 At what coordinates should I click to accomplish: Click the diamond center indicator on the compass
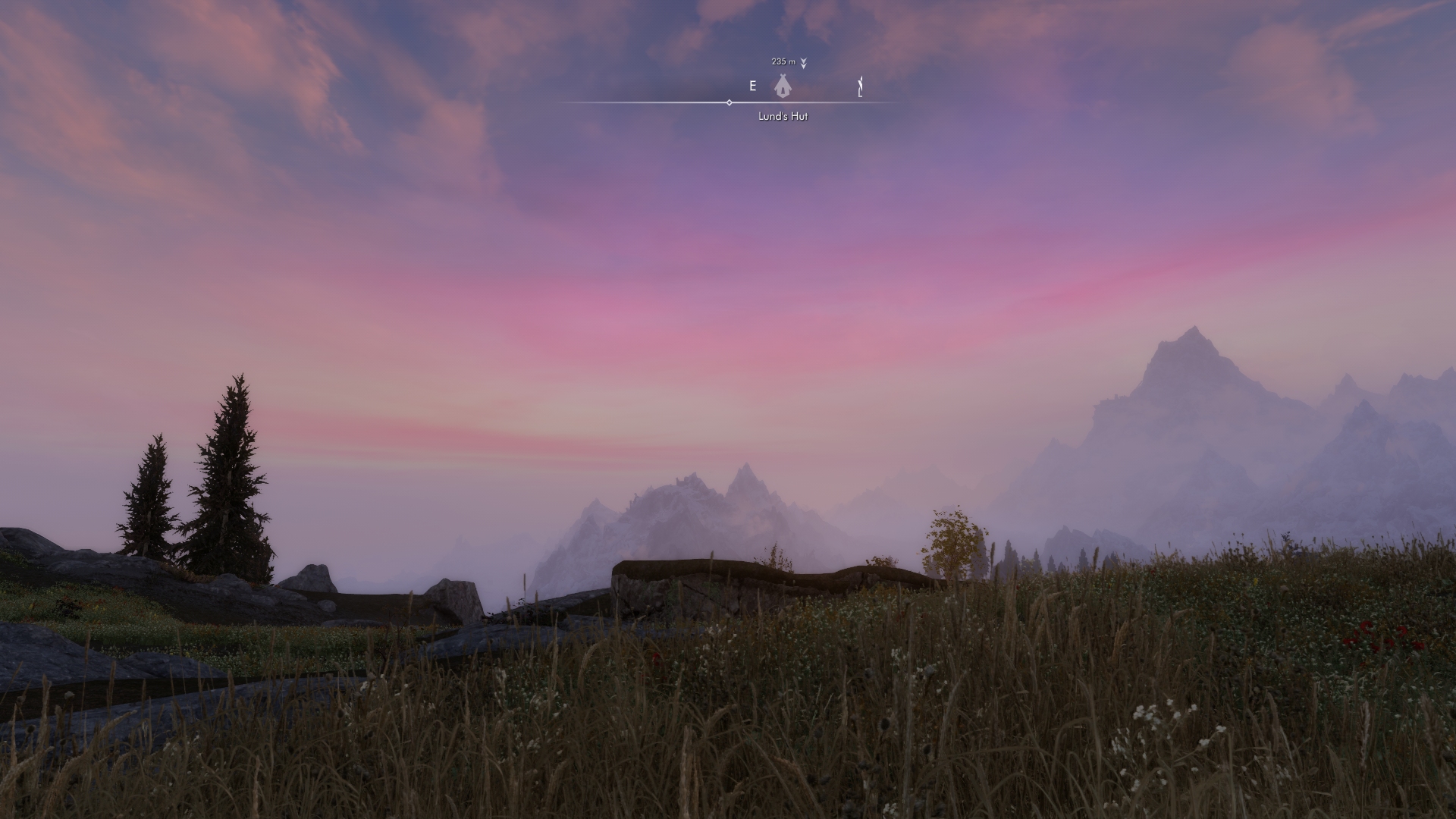730,102
